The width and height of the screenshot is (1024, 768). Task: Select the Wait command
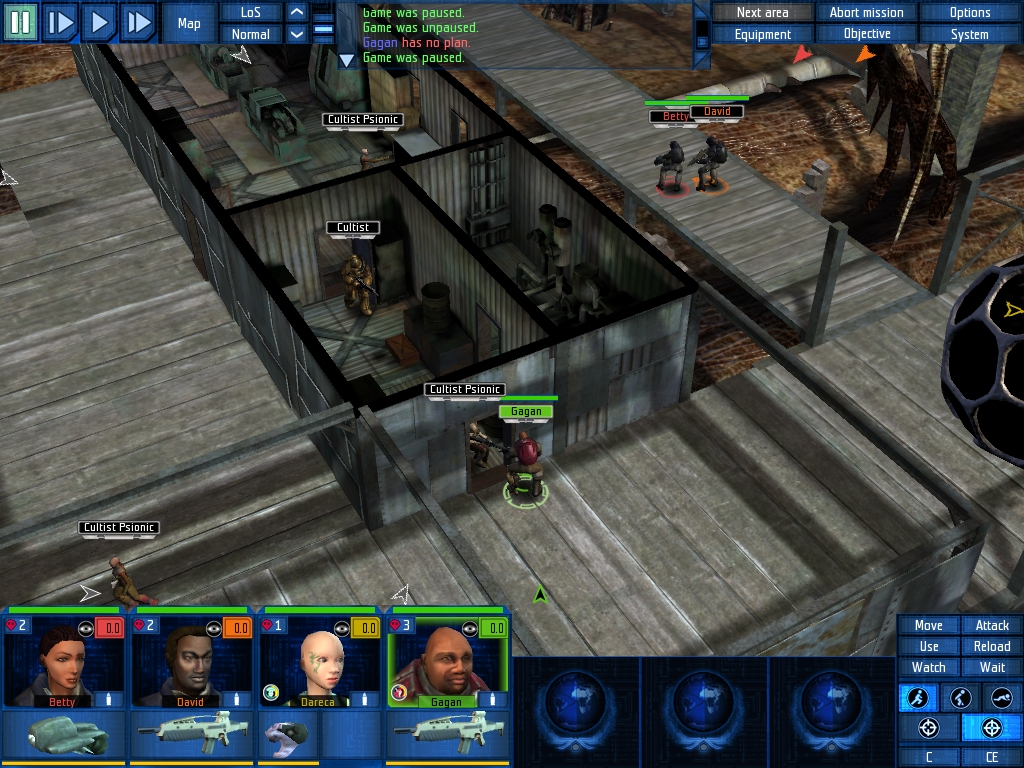pyautogui.click(x=992, y=667)
